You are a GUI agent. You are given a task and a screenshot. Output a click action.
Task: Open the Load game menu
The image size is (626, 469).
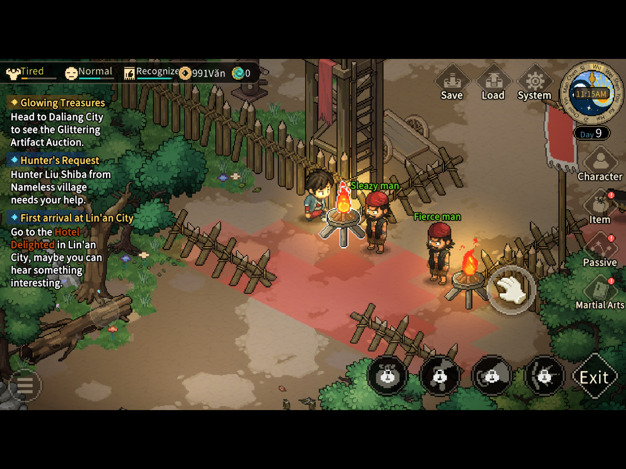(493, 82)
